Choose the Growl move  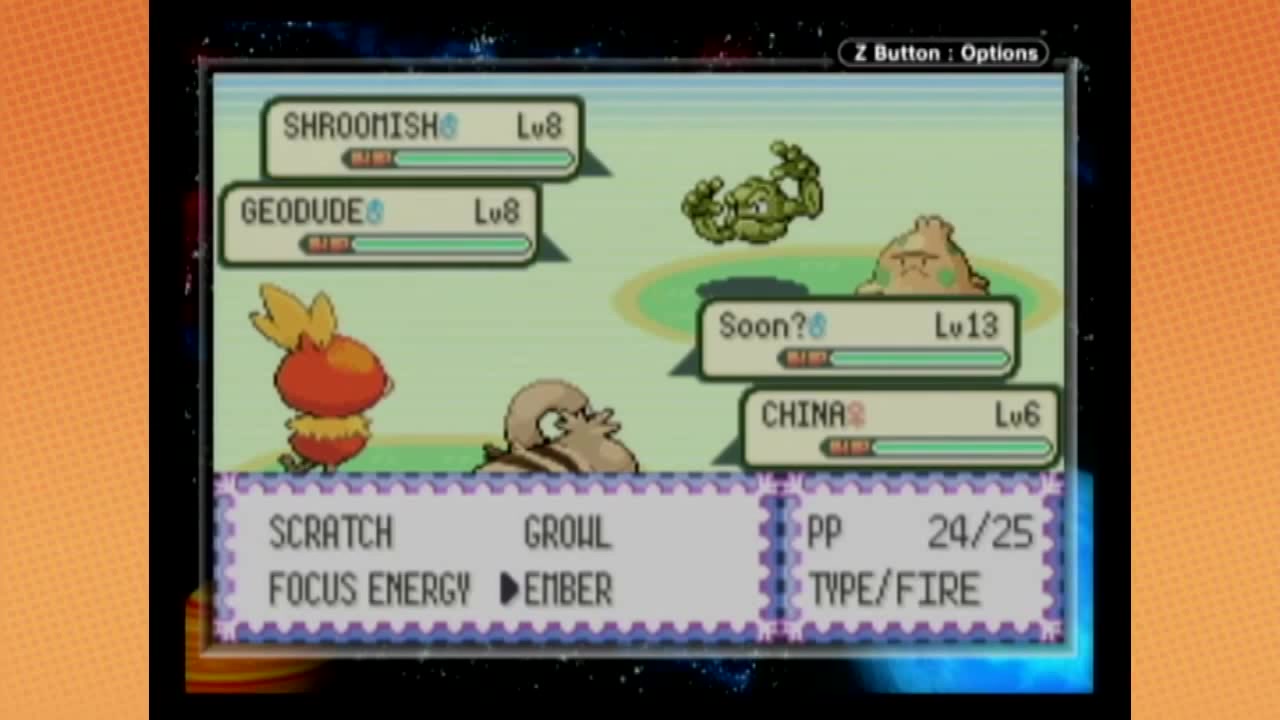pos(567,534)
